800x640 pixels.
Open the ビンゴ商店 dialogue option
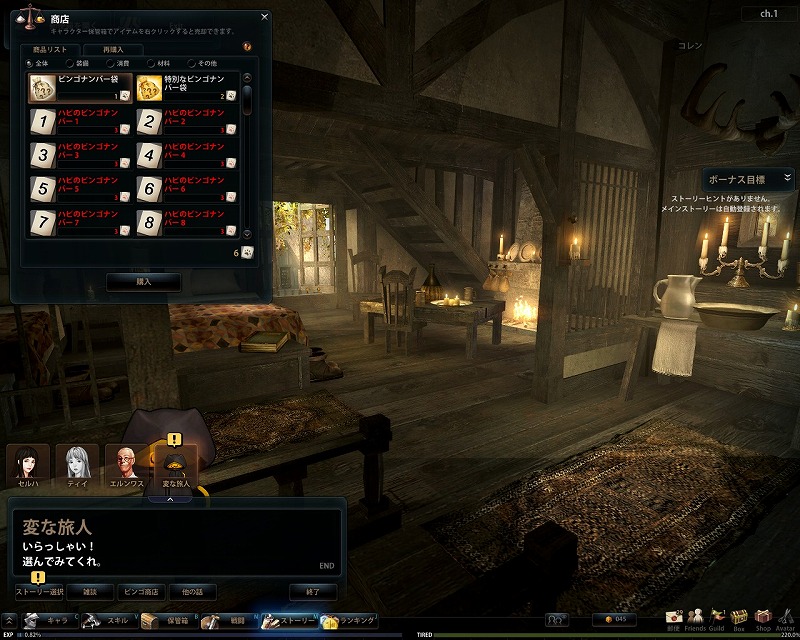pos(142,592)
